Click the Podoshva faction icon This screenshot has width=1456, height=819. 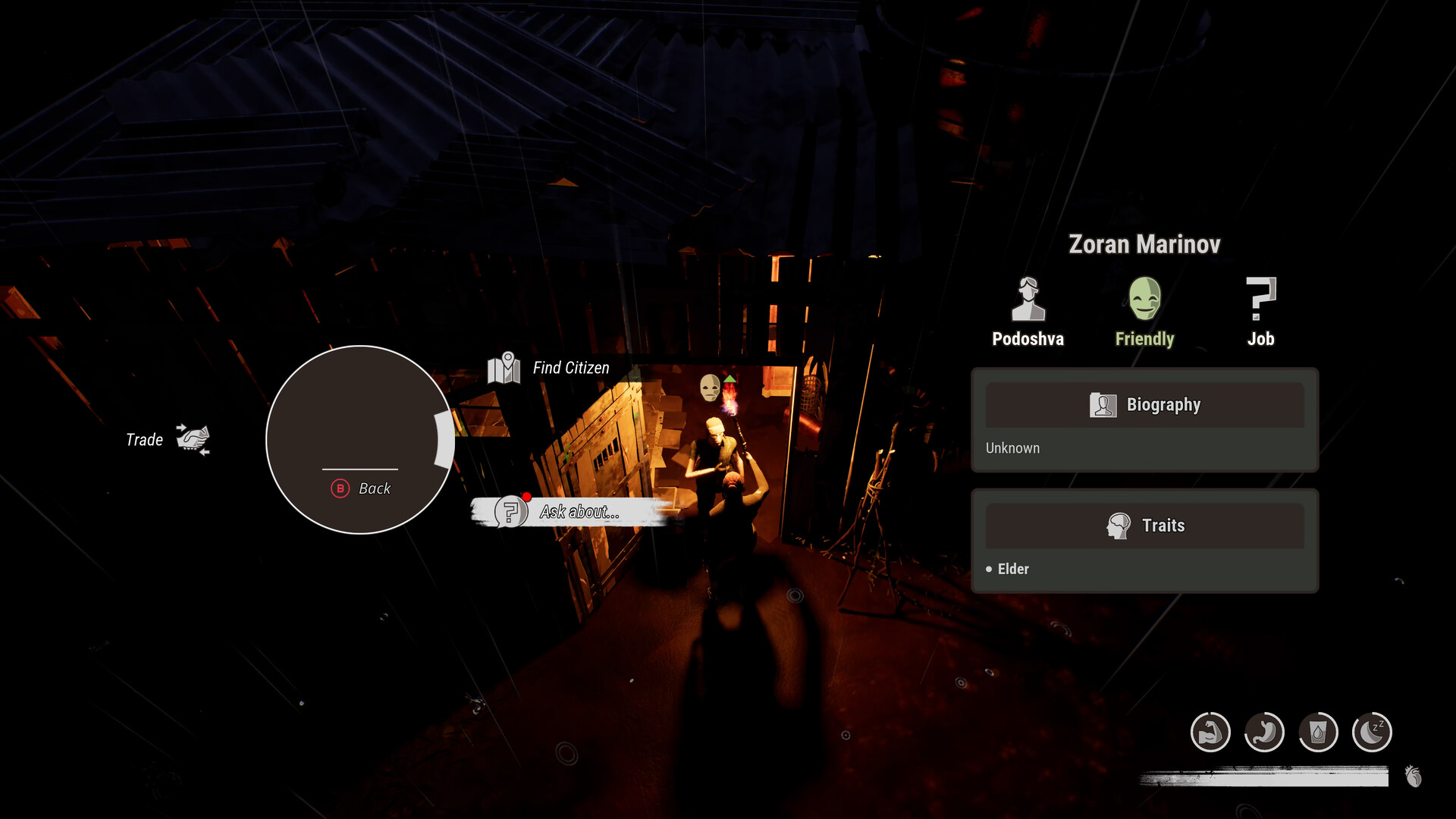click(x=1028, y=300)
